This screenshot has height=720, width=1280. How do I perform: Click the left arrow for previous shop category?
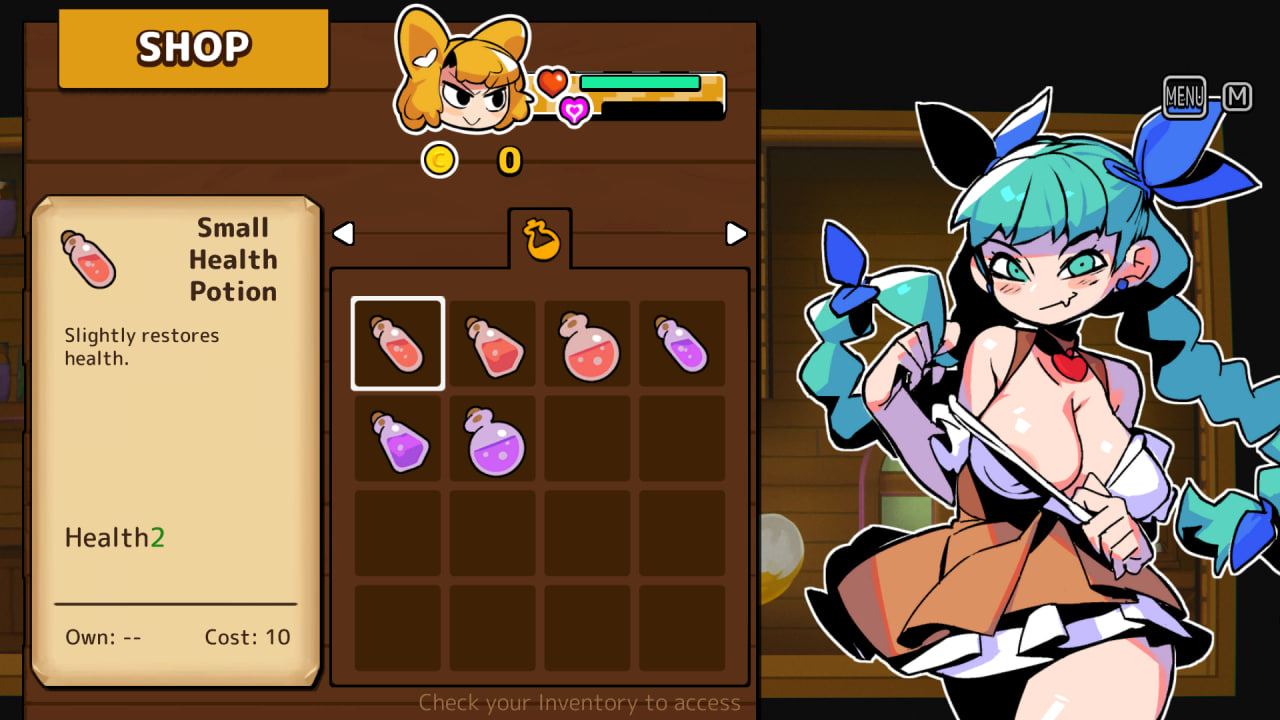343,232
